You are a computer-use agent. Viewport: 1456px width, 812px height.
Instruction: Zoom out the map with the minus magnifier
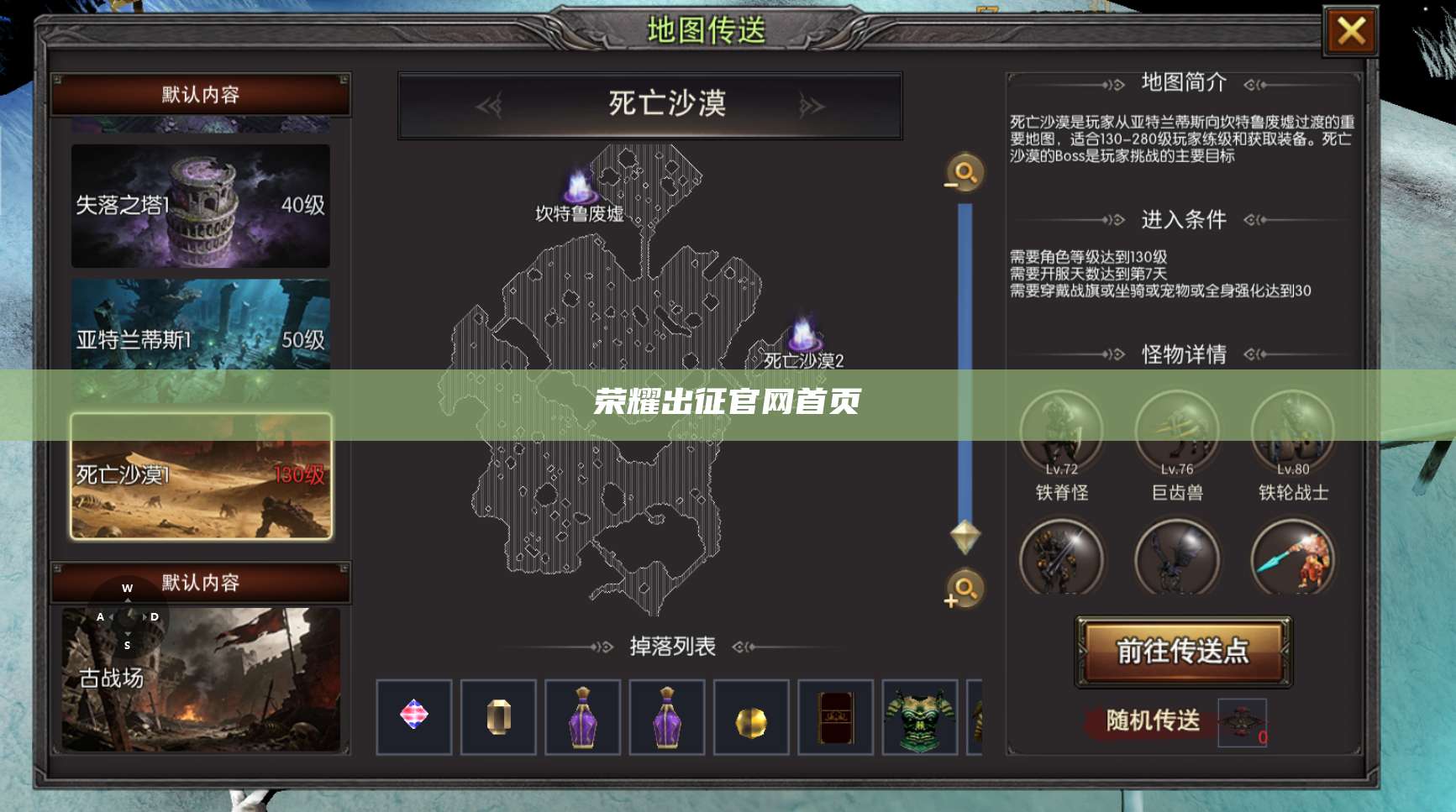(x=963, y=173)
